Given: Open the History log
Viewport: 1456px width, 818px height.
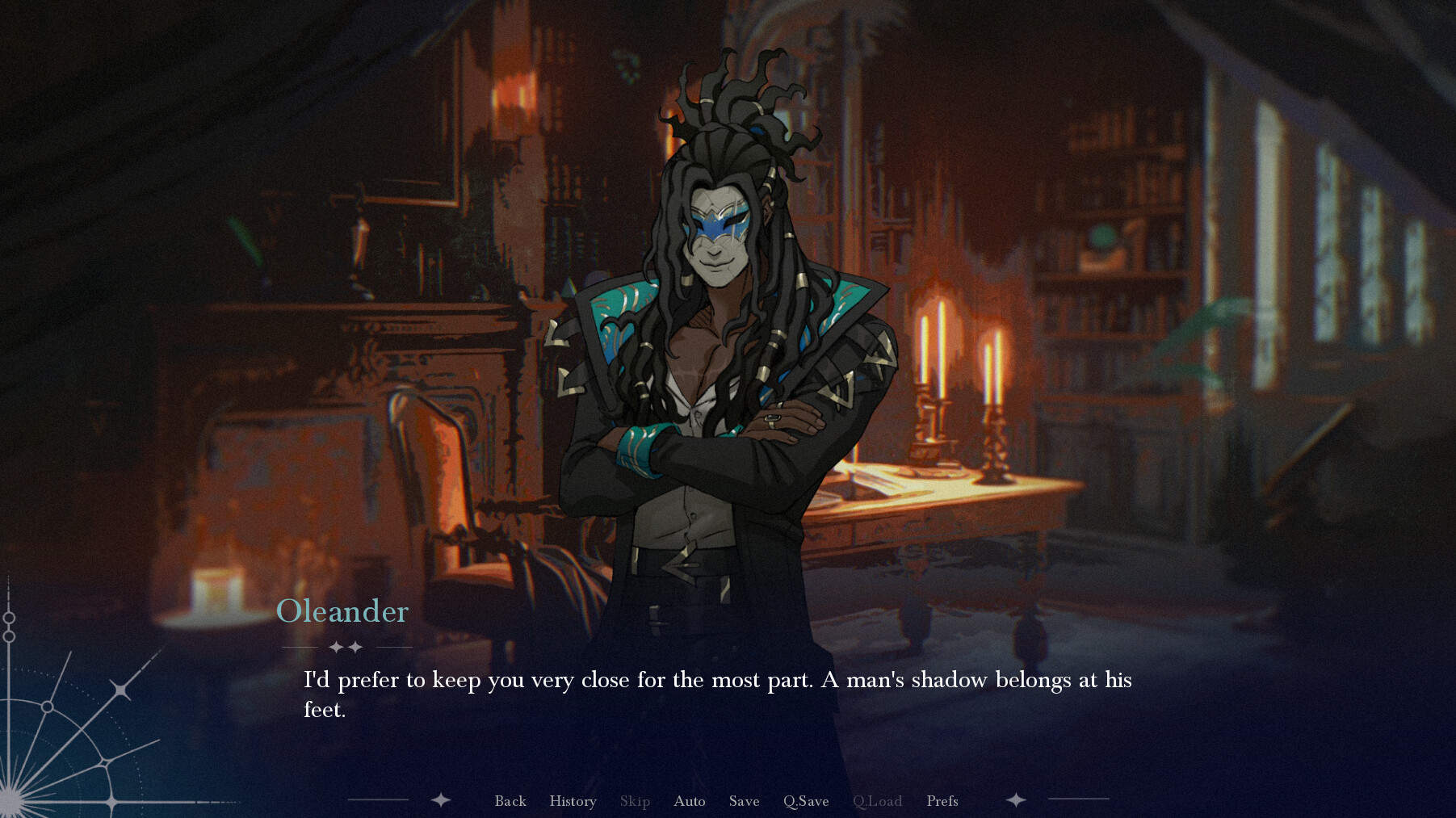Looking at the screenshot, I should (573, 801).
